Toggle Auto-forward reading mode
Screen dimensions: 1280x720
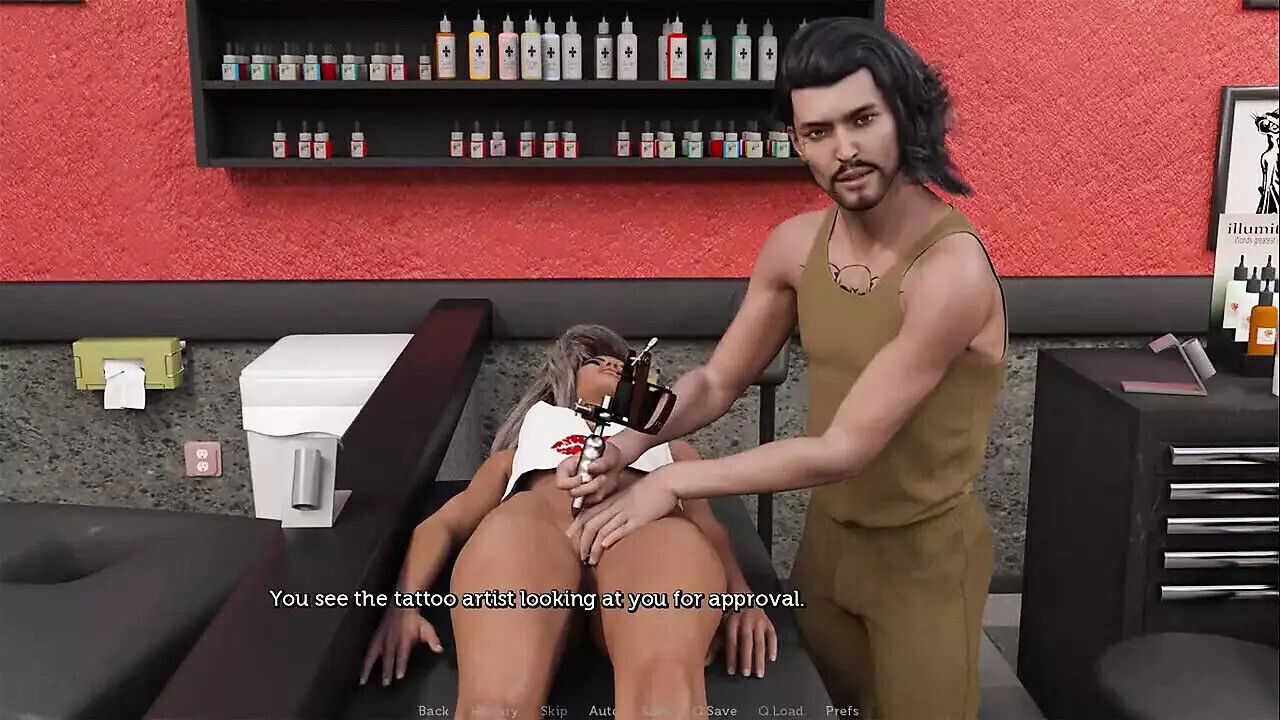pos(604,711)
